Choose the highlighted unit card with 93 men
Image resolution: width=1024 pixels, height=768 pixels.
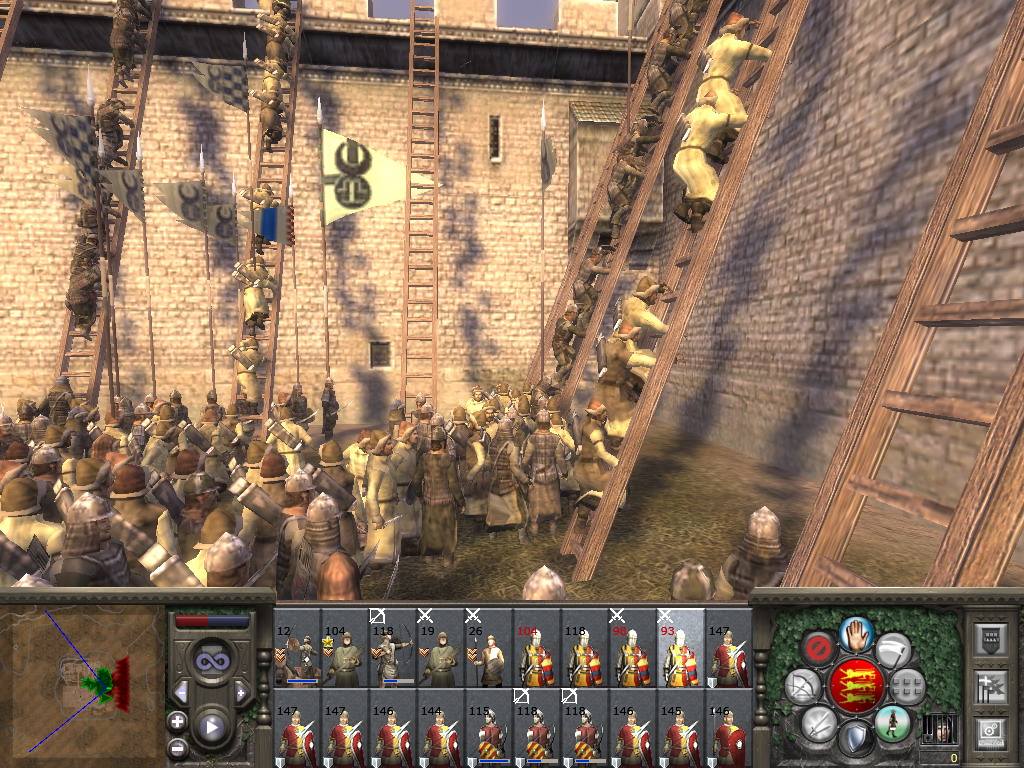681,649
